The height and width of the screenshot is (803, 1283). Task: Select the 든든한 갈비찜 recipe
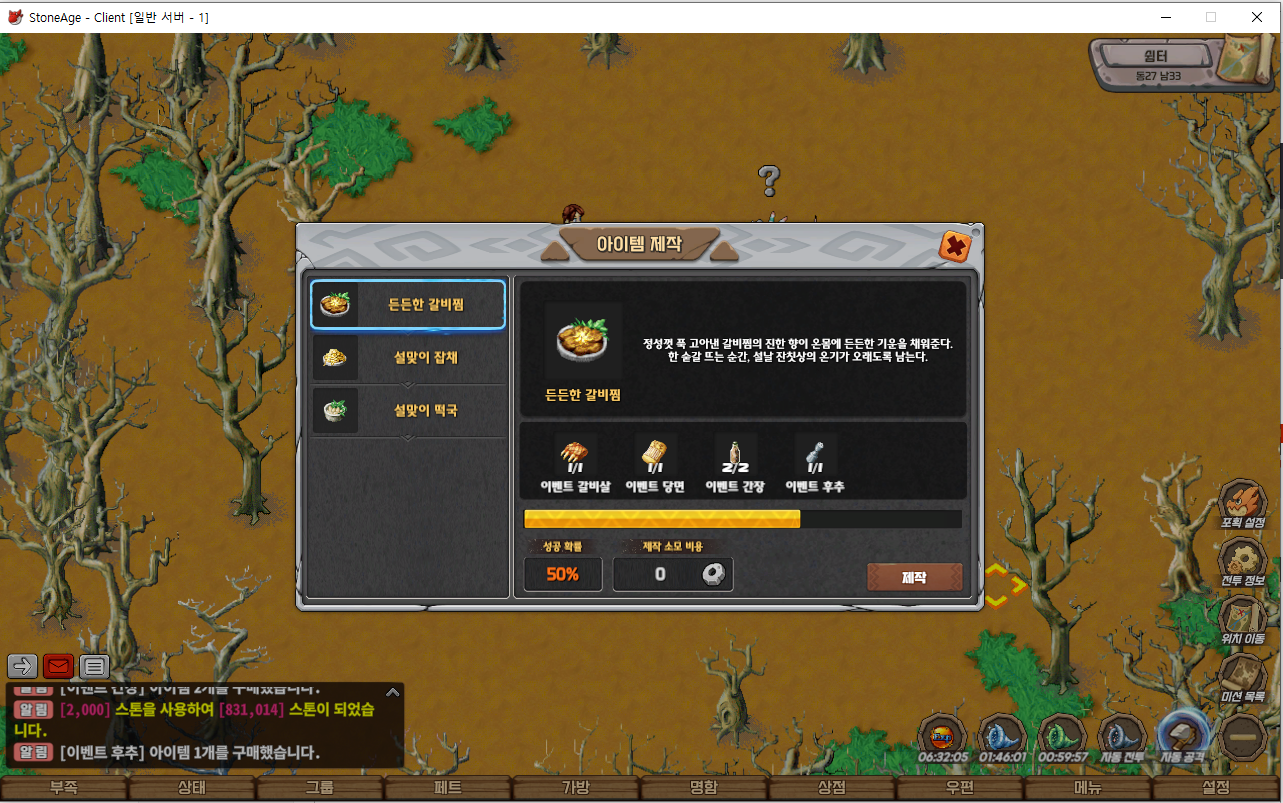408,304
